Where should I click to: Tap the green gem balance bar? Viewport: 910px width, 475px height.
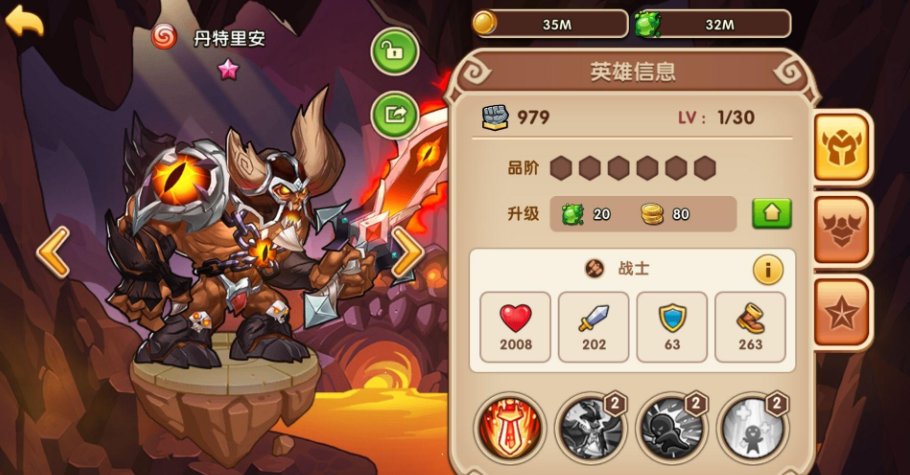pyautogui.click(x=712, y=24)
